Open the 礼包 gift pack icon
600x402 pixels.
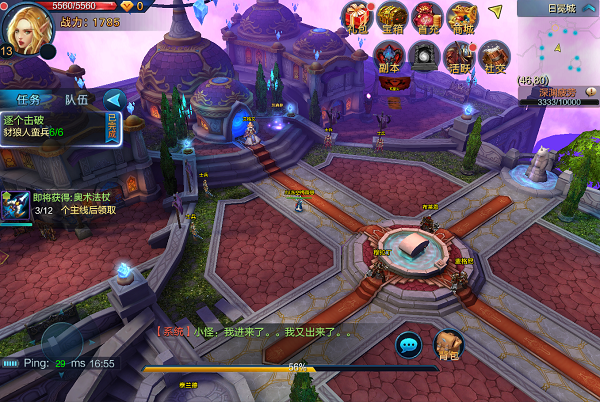tap(357, 17)
